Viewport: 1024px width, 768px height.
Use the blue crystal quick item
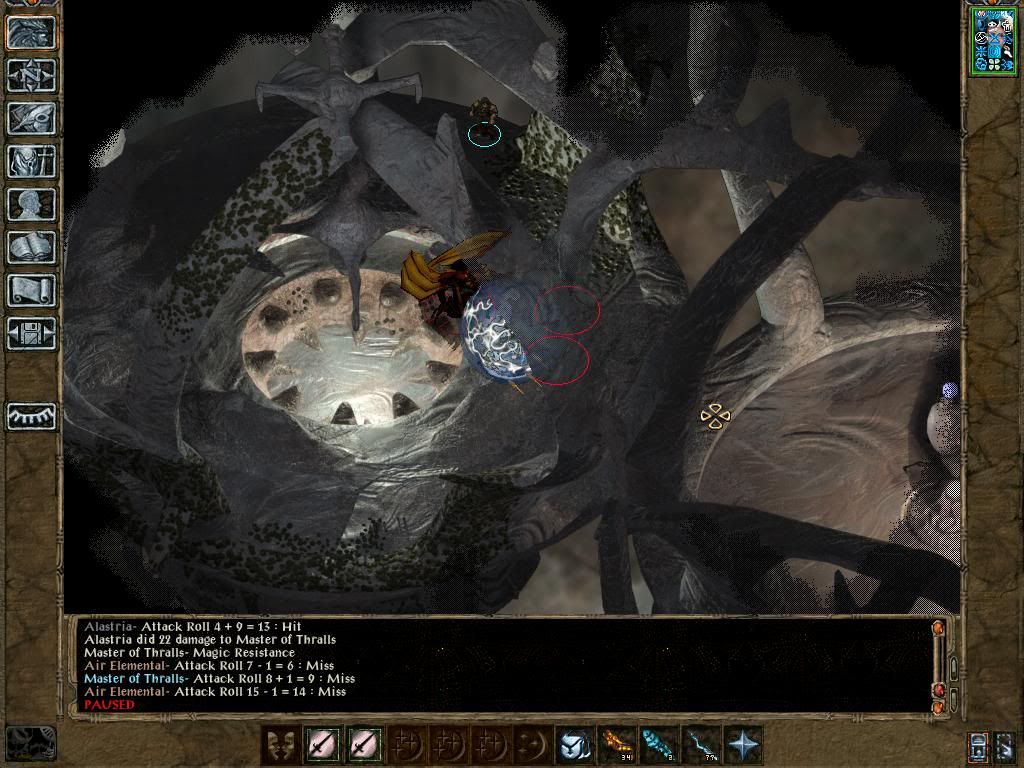659,746
